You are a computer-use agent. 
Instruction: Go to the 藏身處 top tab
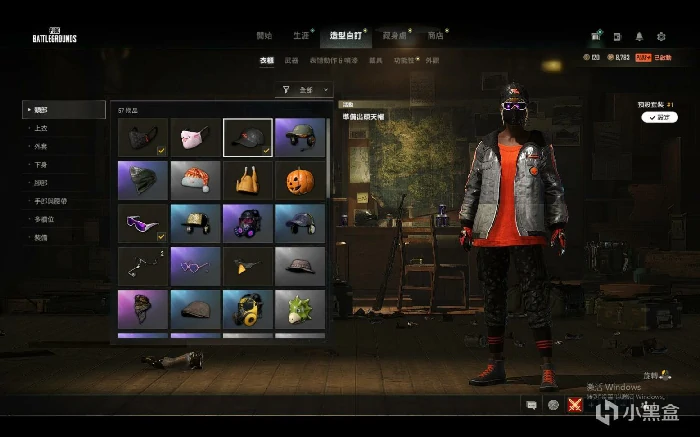pos(394,35)
